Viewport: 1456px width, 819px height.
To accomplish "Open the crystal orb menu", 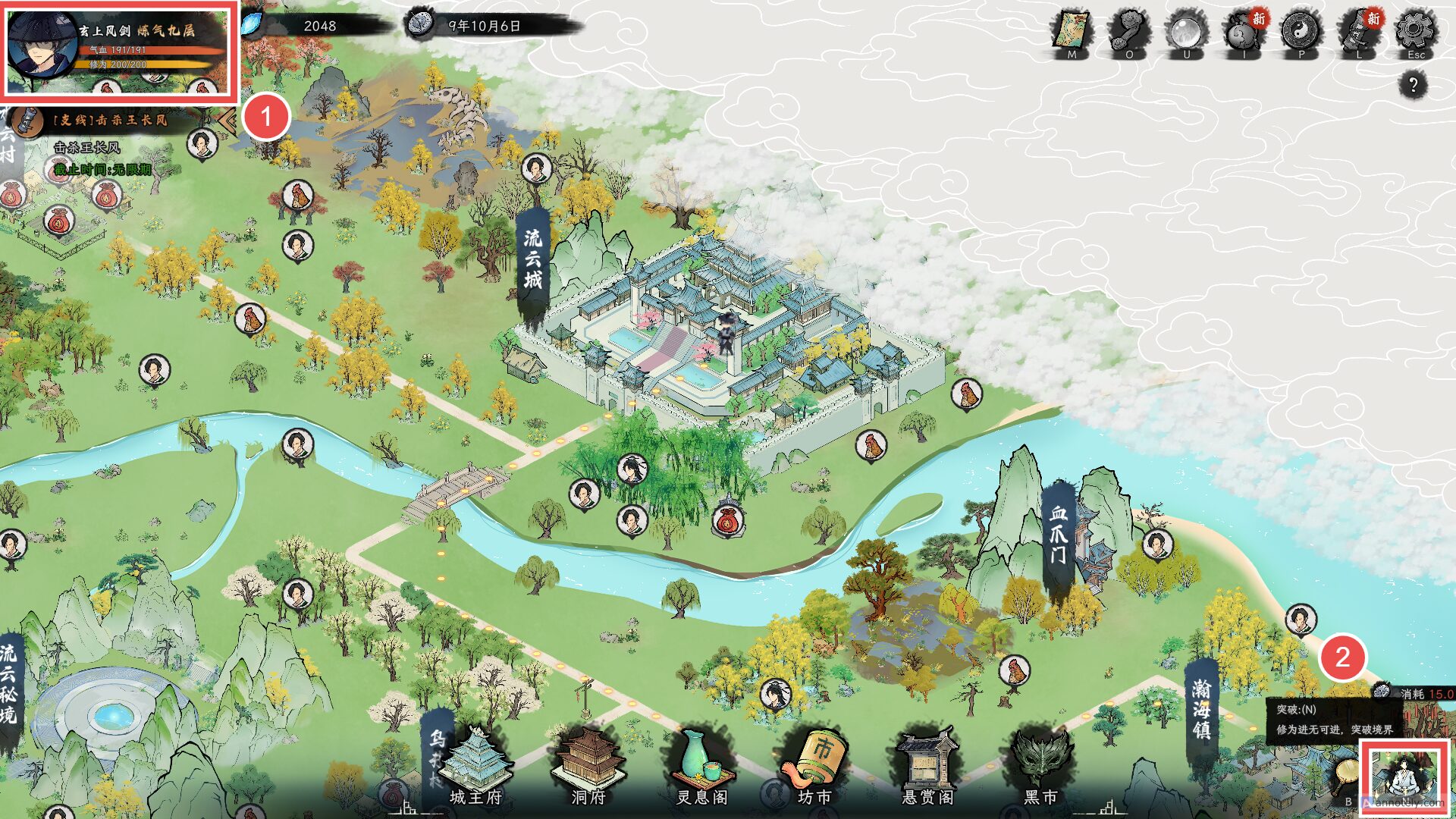I will [1187, 32].
